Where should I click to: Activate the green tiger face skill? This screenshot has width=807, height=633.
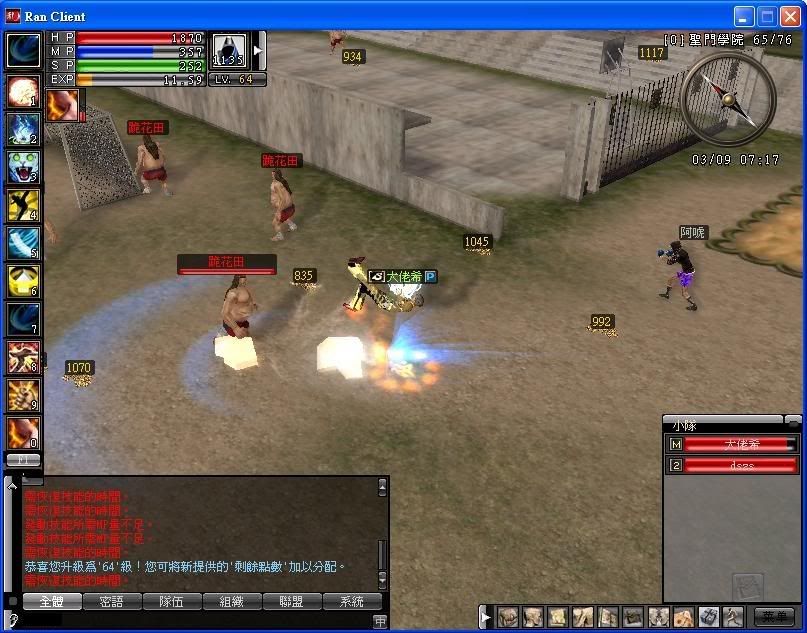(x=22, y=166)
